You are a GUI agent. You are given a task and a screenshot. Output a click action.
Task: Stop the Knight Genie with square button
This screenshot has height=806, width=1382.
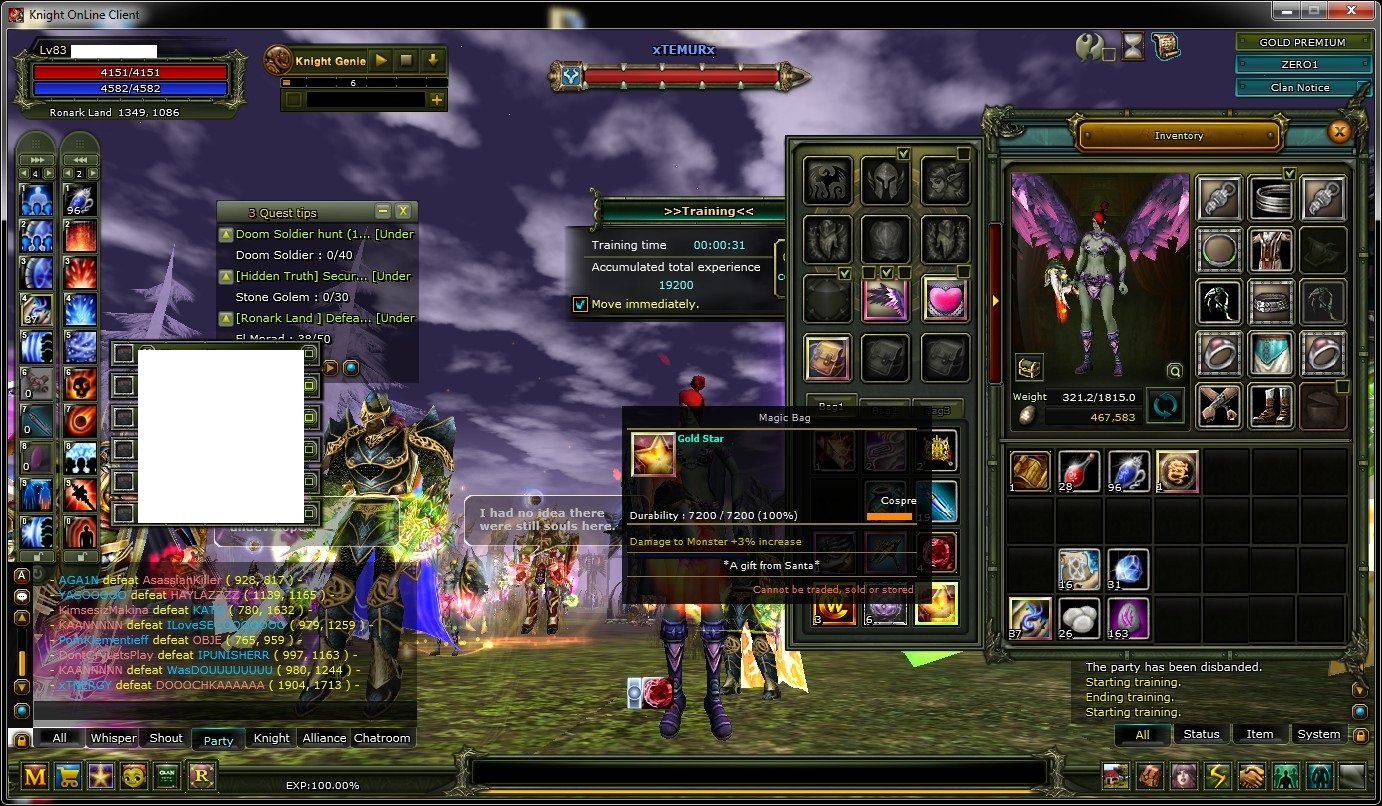pos(406,60)
